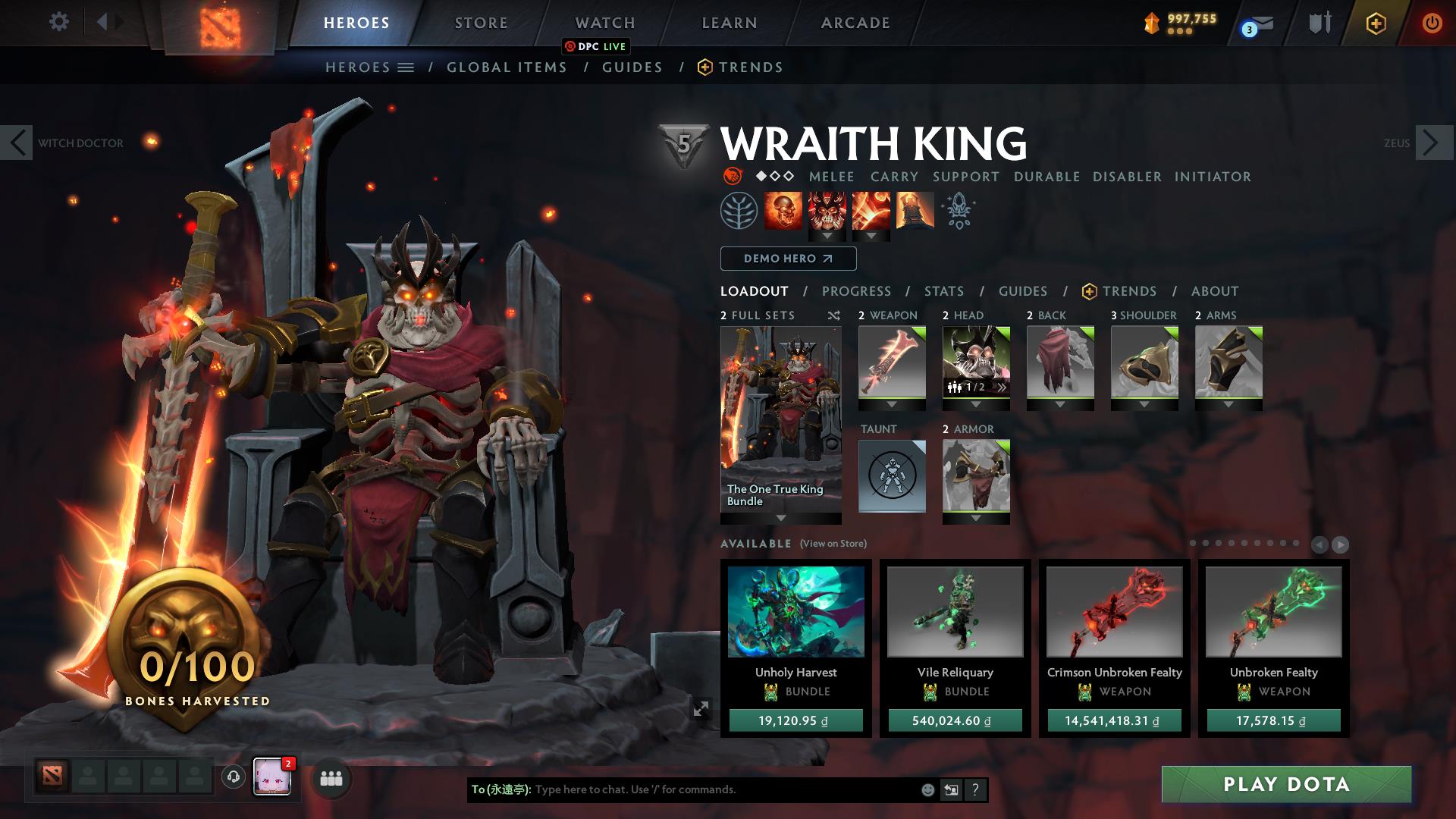Open the Reincarnation ability icon

pyautogui.click(x=913, y=210)
